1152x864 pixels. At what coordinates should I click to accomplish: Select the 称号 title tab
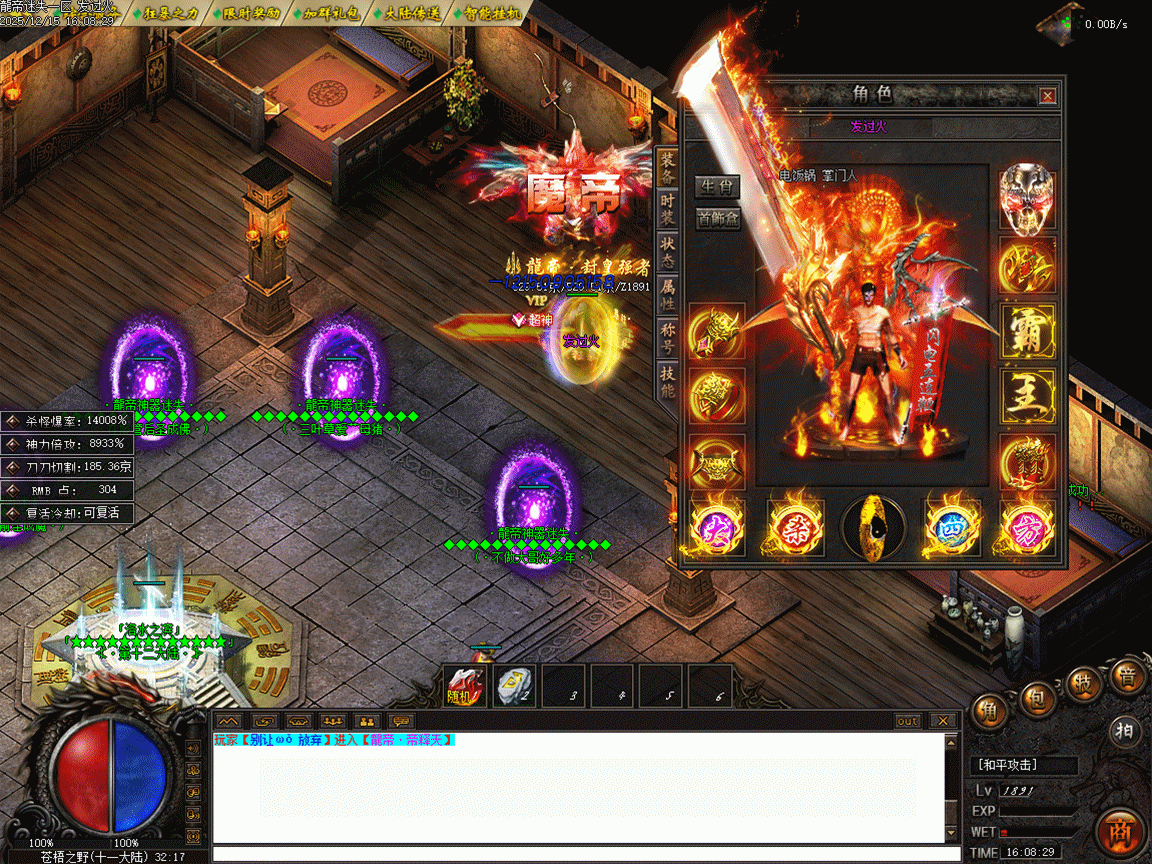click(668, 337)
